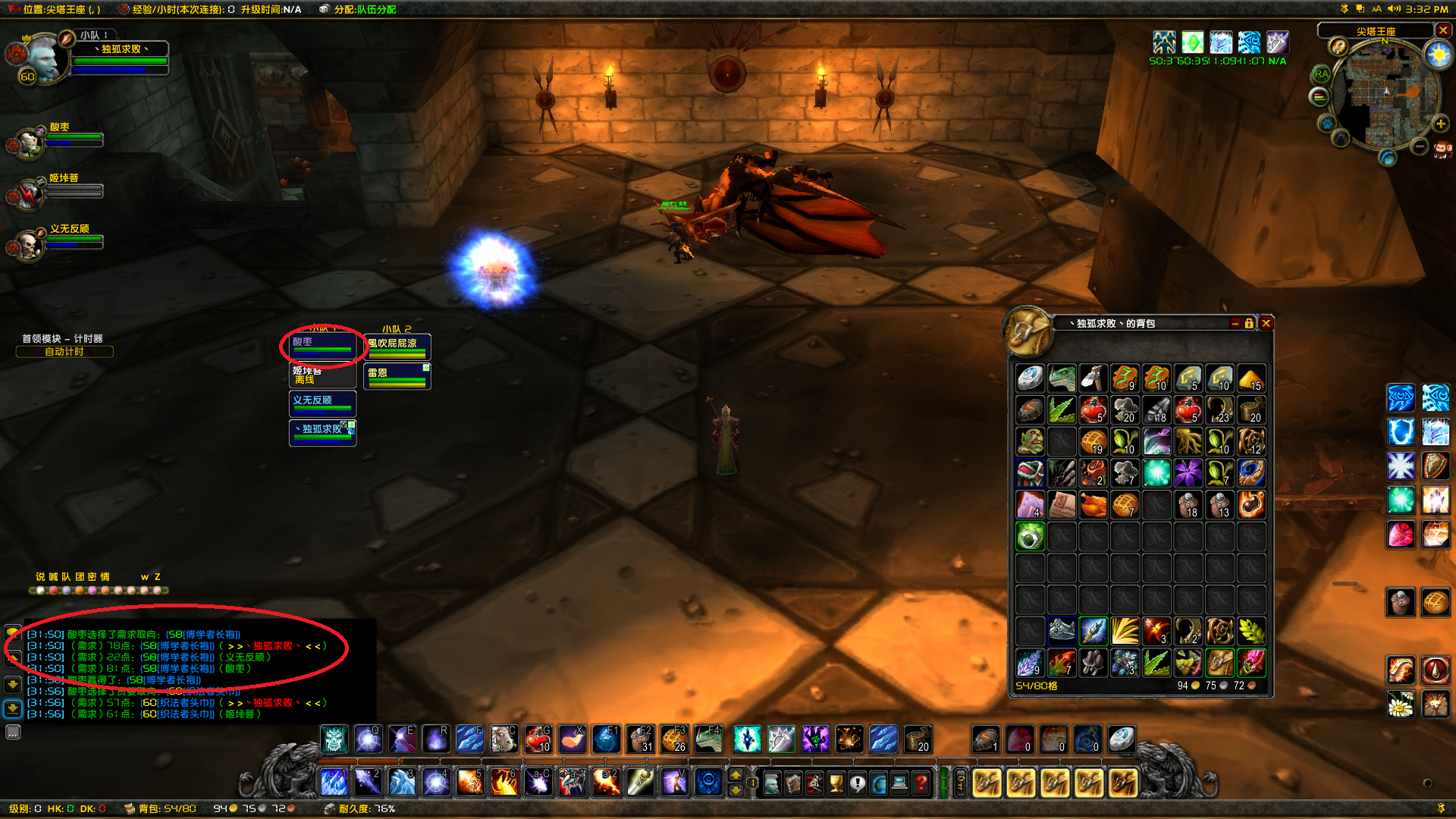Click the 自动计时 auto timer button
Screen dimensions: 1456x819
(x=64, y=352)
